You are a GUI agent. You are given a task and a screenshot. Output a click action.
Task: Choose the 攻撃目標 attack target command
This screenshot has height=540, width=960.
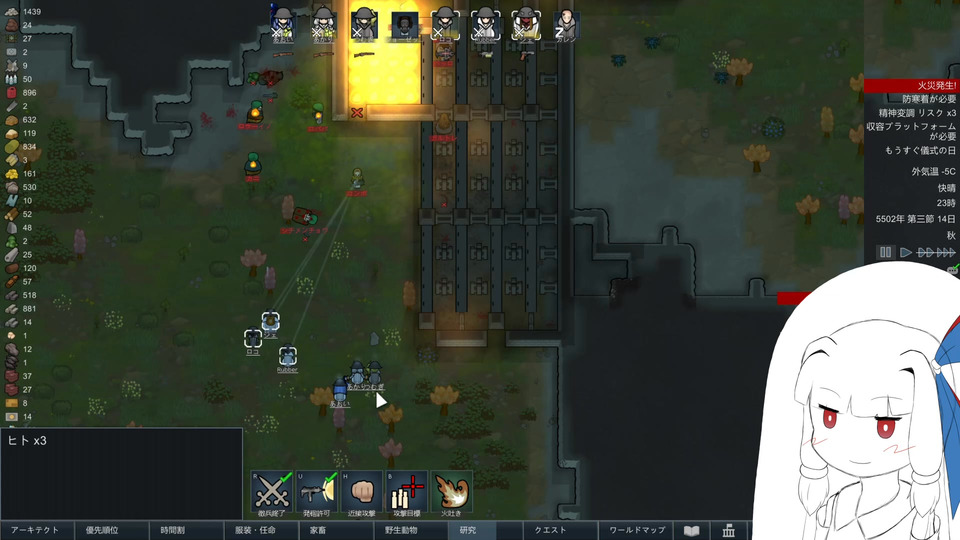[x=408, y=492]
